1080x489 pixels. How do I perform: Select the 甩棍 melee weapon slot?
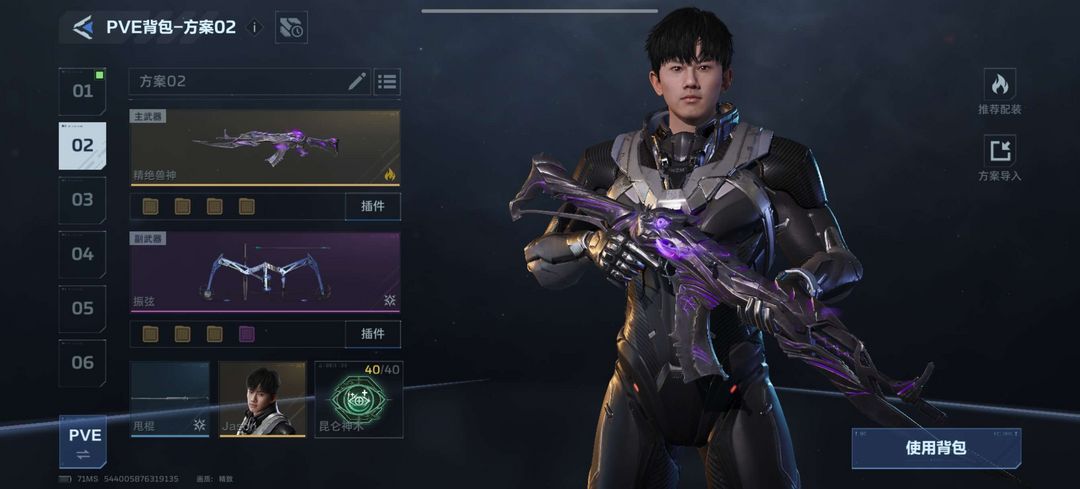coord(170,399)
